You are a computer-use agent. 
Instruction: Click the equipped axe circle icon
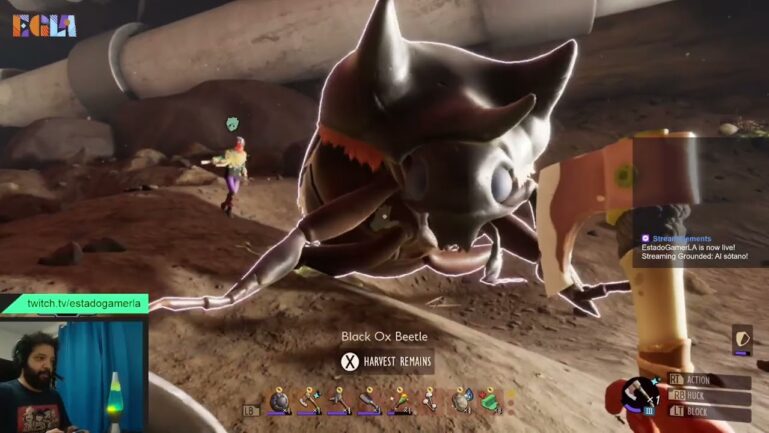click(637, 394)
